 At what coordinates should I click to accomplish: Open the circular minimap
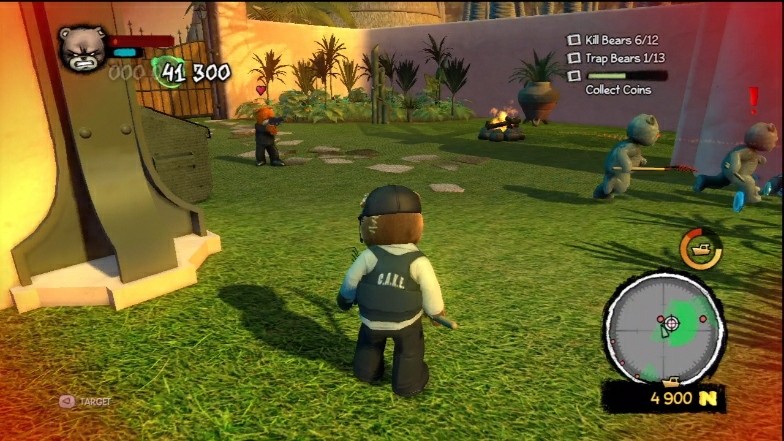(665, 326)
